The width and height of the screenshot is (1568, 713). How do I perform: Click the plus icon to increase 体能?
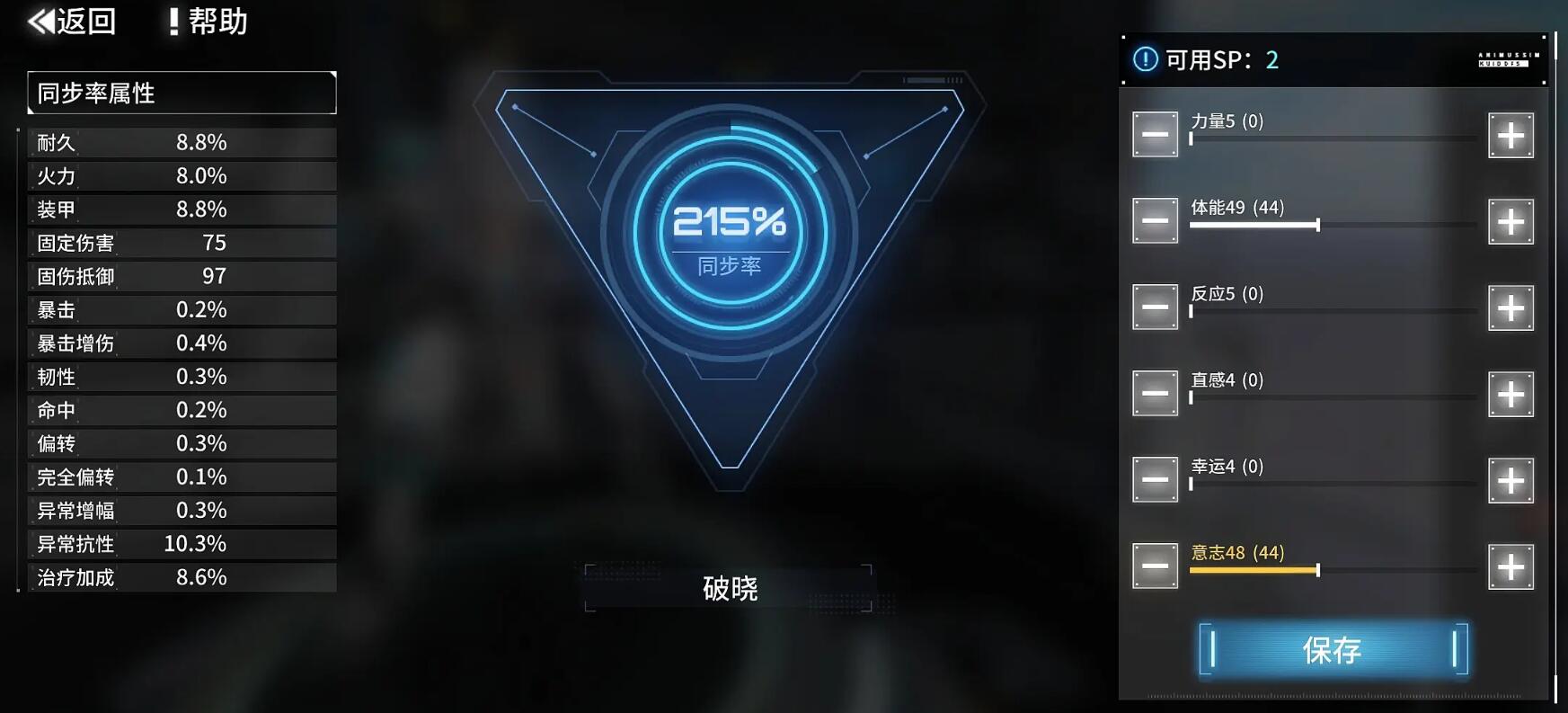(1510, 220)
